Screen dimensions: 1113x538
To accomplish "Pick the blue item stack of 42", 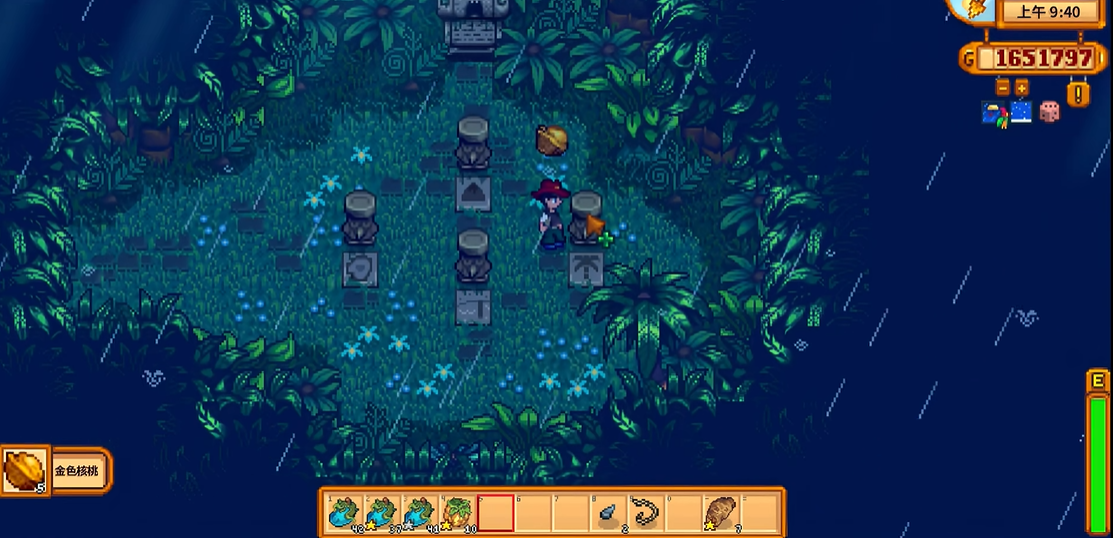I will coord(345,513).
